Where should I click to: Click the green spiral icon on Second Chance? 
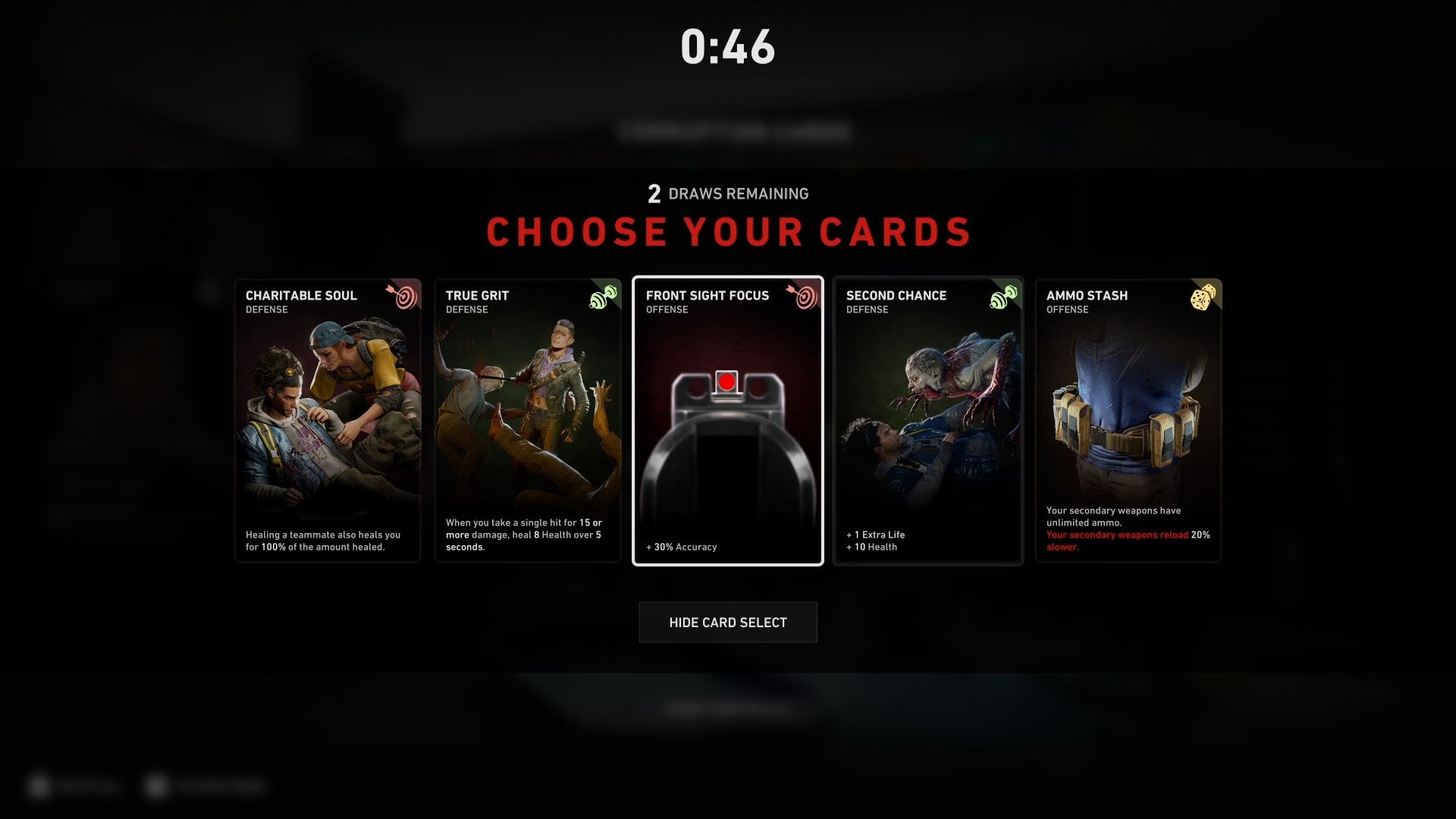coord(1005,299)
